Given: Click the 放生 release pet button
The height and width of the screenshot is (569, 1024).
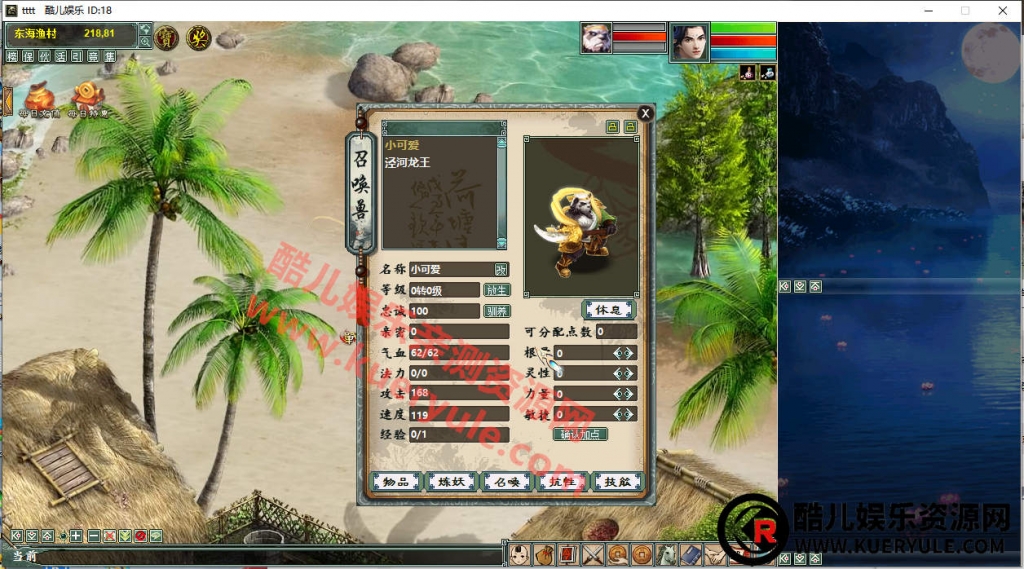Looking at the screenshot, I should (x=497, y=290).
